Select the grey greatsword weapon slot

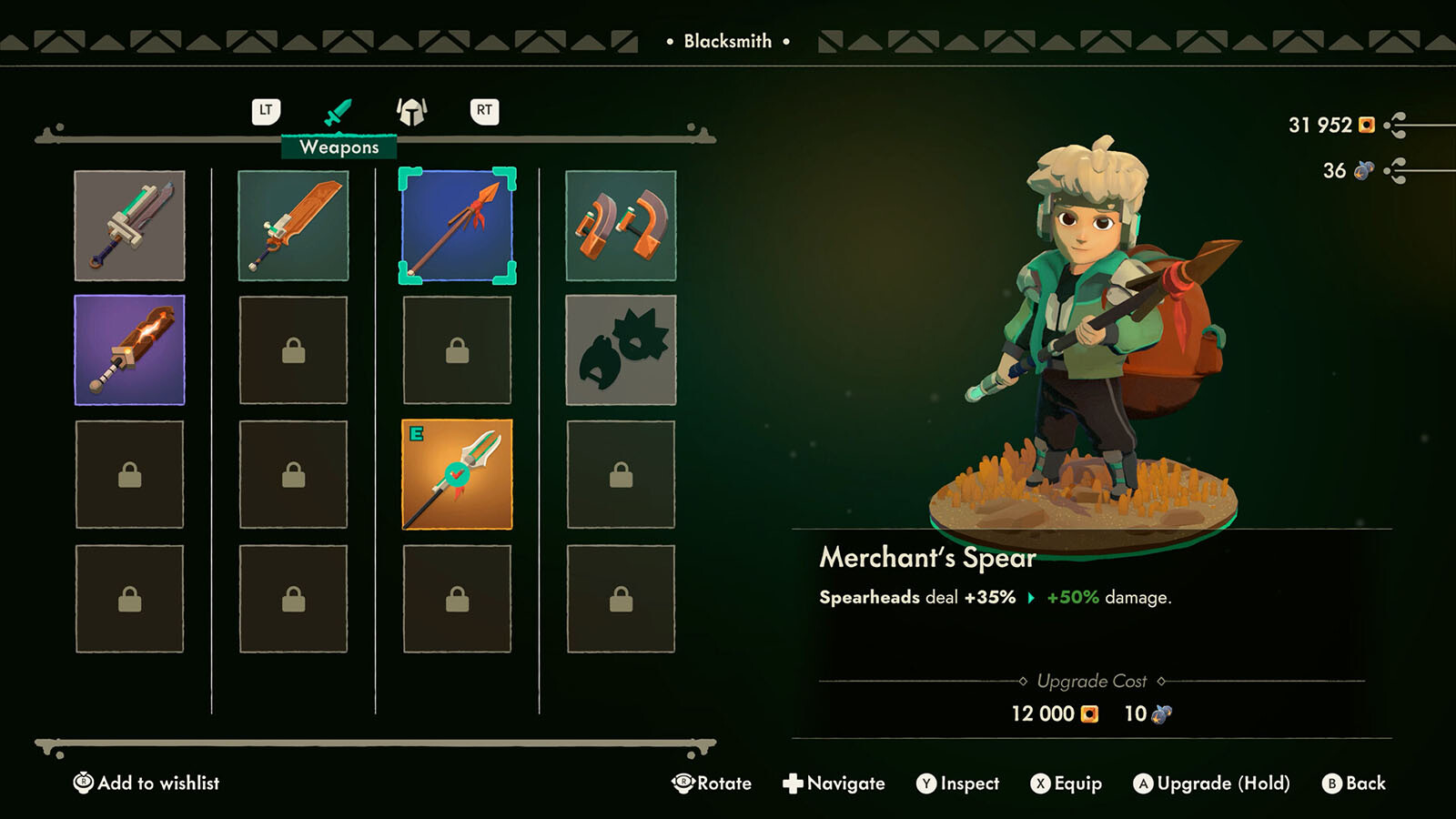point(129,226)
